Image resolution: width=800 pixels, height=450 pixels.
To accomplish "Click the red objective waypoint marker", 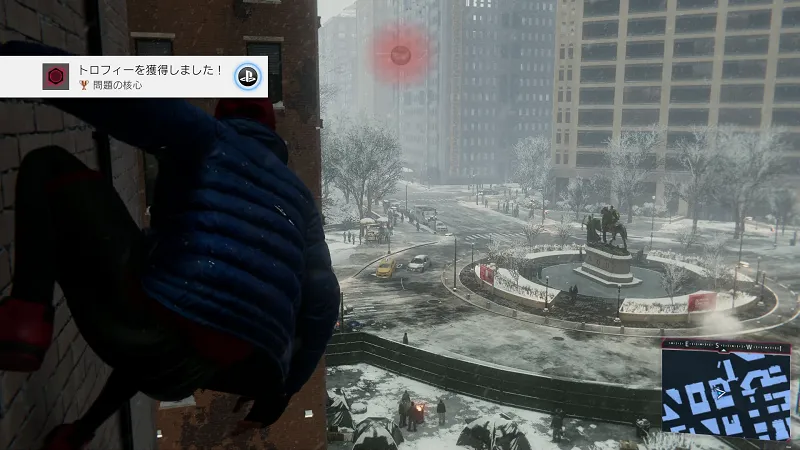I will 400,54.
